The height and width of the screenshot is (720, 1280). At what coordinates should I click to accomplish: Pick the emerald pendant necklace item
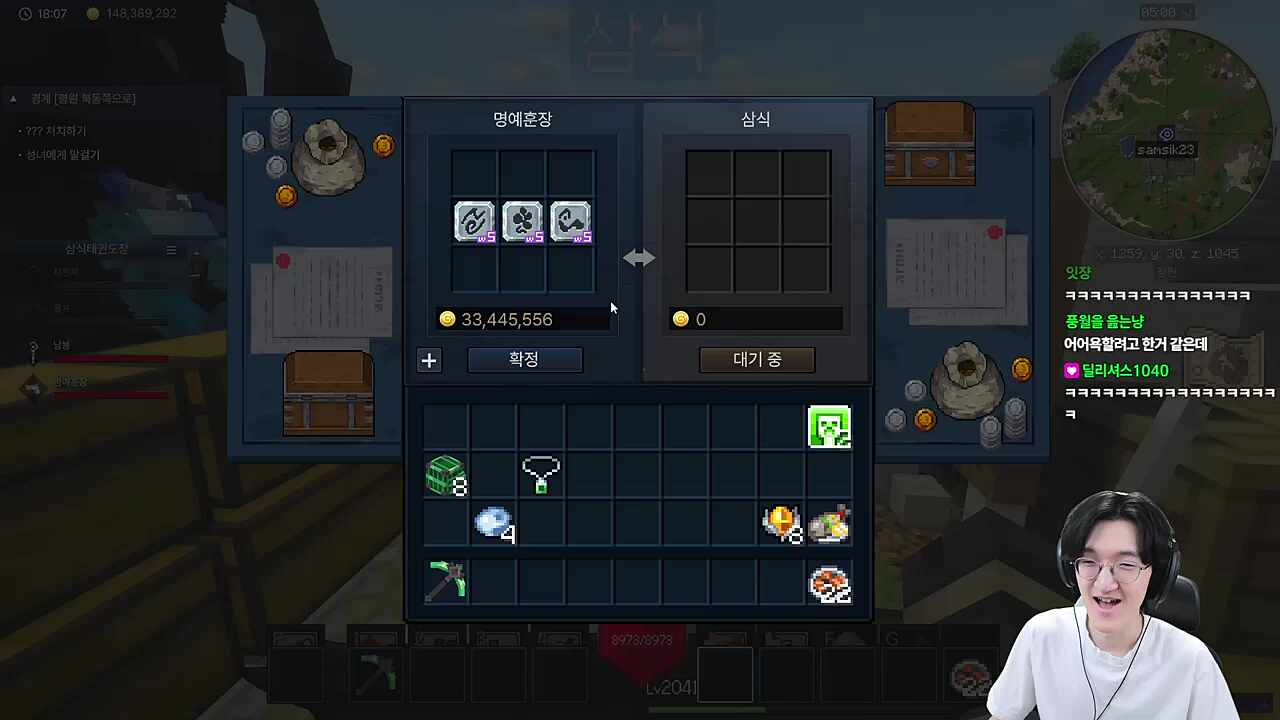[x=540, y=474]
